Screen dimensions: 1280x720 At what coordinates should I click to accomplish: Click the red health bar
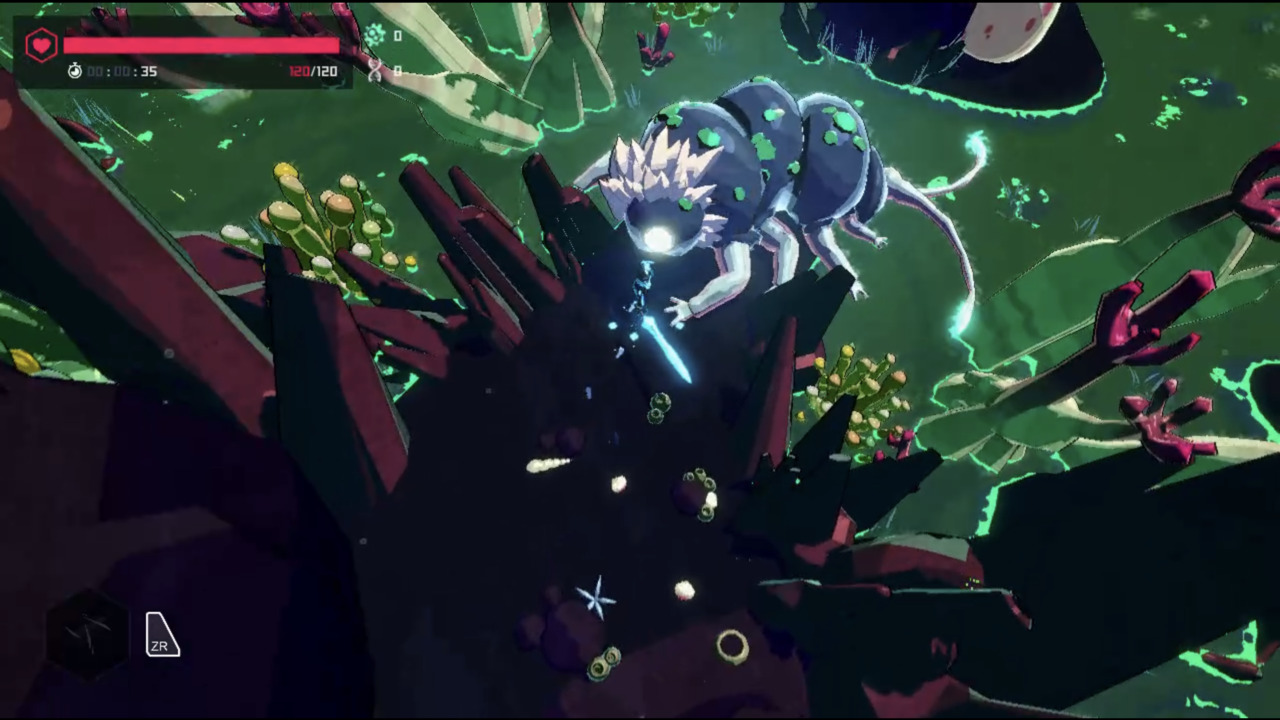point(200,46)
